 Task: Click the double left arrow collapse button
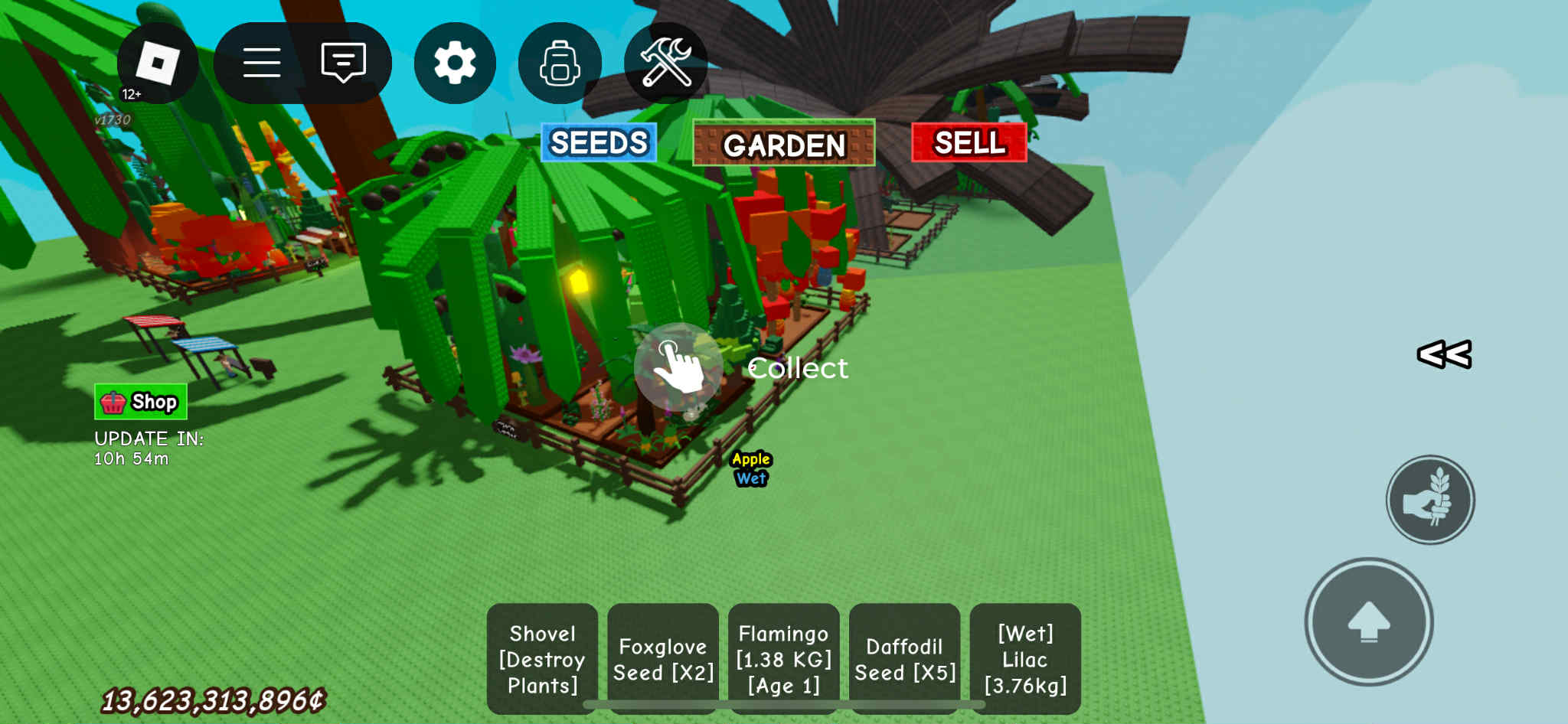coord(1444,354)
